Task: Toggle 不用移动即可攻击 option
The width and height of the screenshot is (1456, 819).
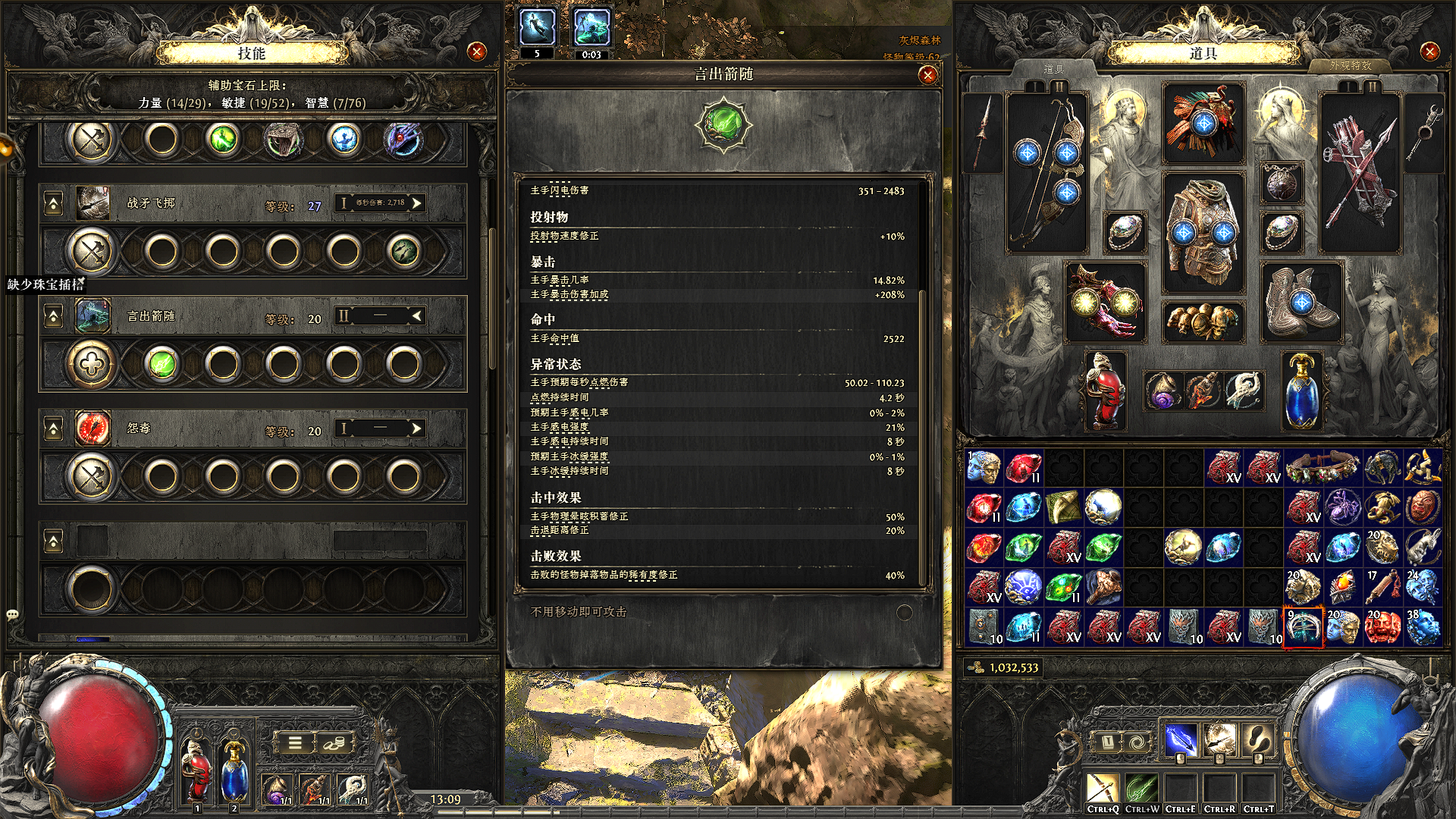Action: click(x=904, y=612)
